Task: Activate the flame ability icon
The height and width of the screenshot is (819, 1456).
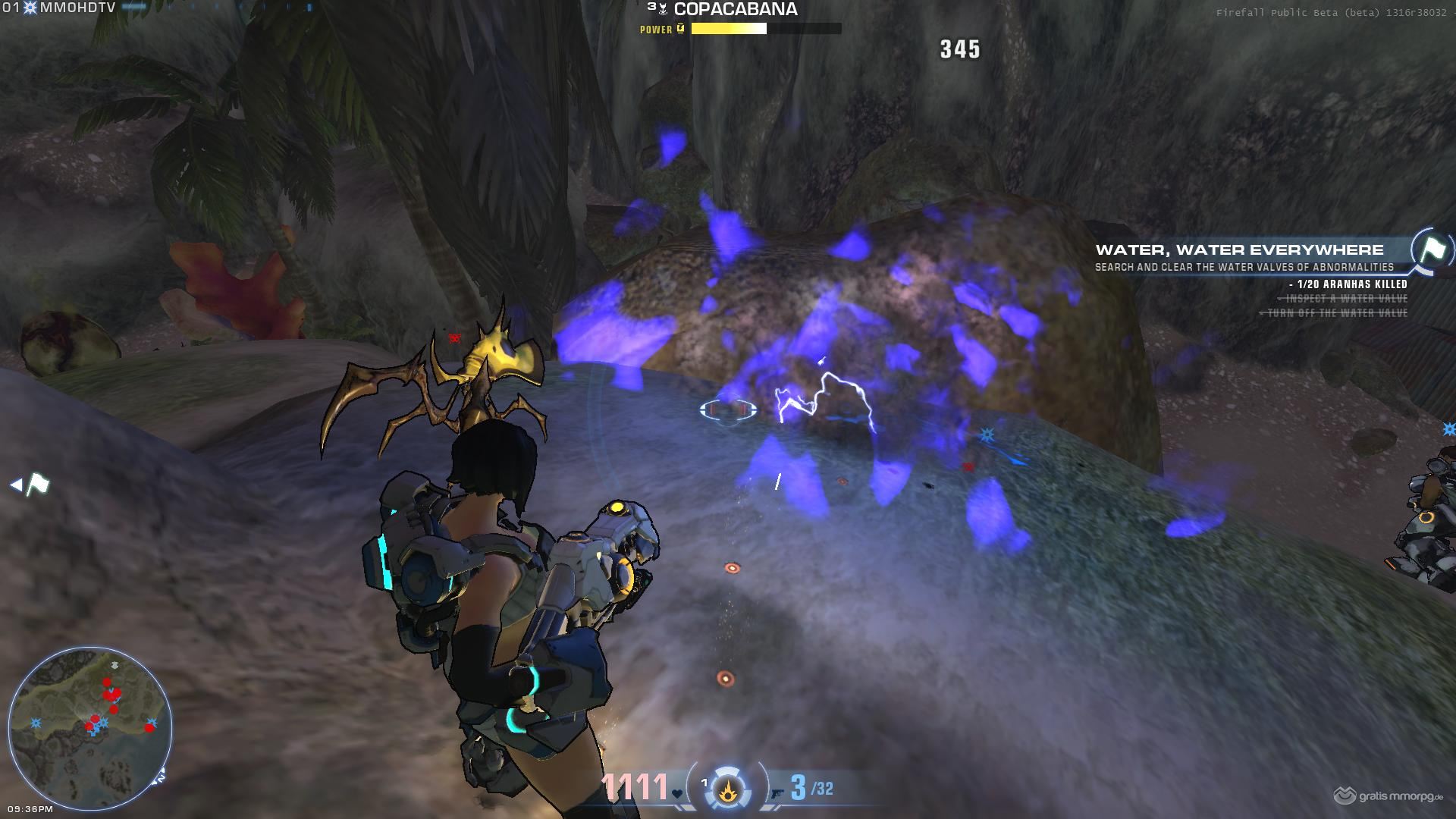Action: coord(730,789)
